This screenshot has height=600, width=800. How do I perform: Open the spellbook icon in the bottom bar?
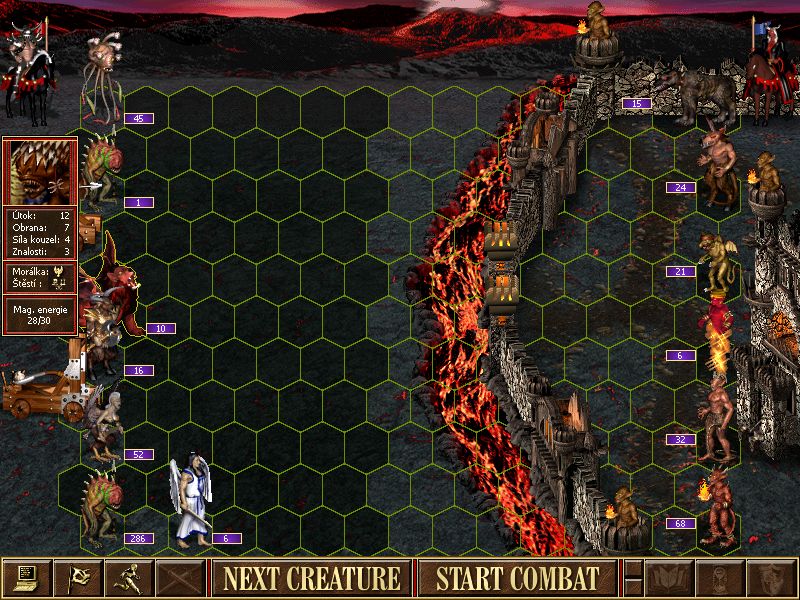667,578
